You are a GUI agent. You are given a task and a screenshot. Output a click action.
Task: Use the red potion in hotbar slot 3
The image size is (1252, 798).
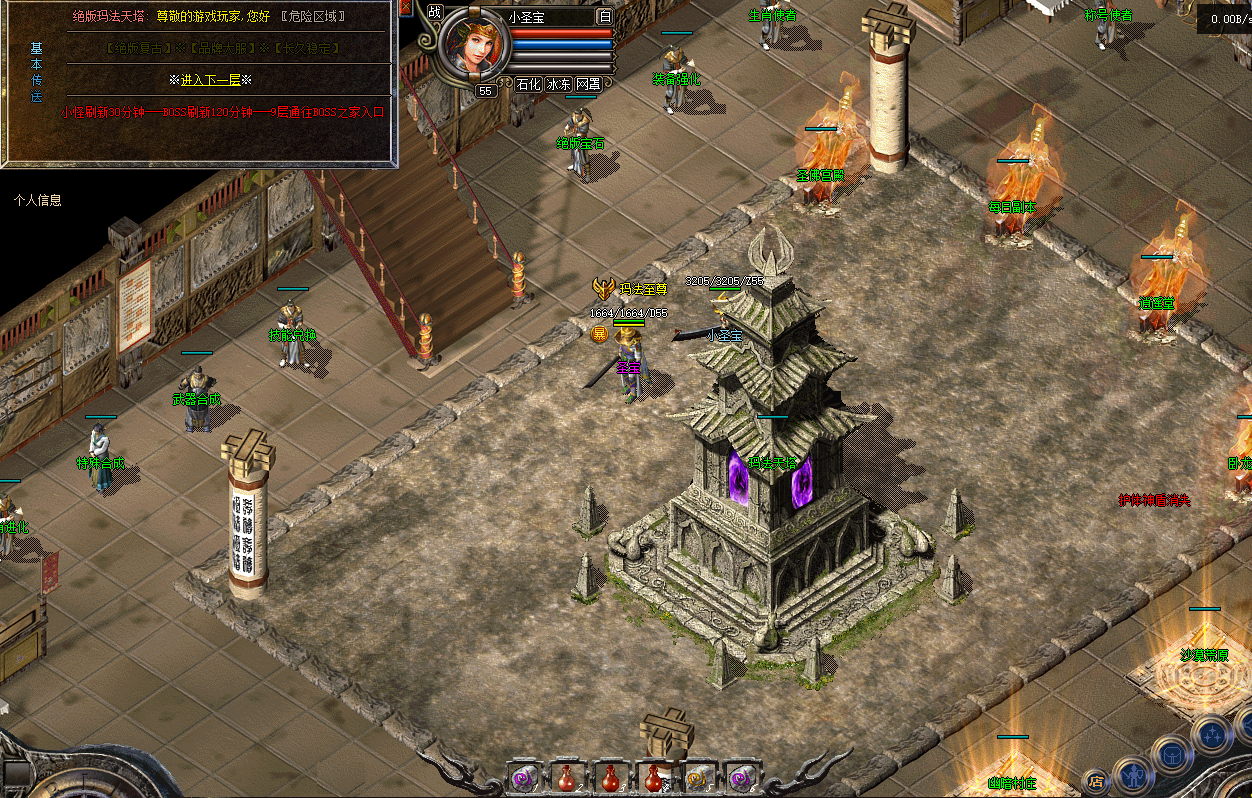pos(609,778)
